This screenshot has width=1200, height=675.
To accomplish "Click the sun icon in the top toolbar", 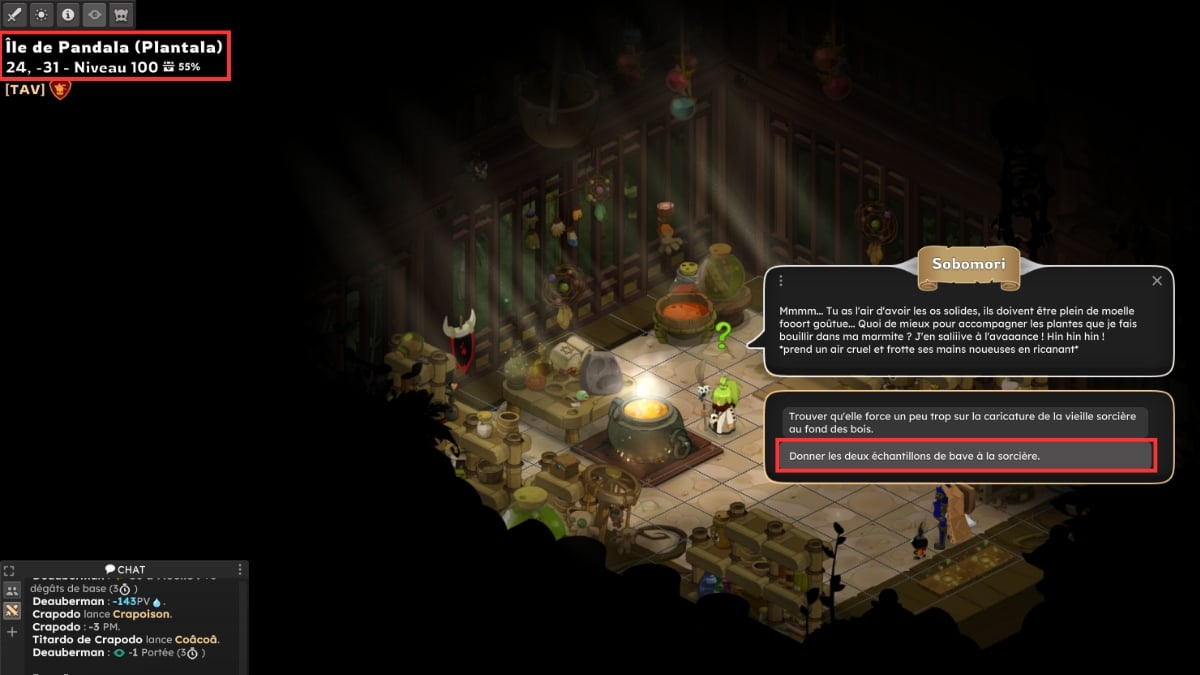I will point(41,15).
